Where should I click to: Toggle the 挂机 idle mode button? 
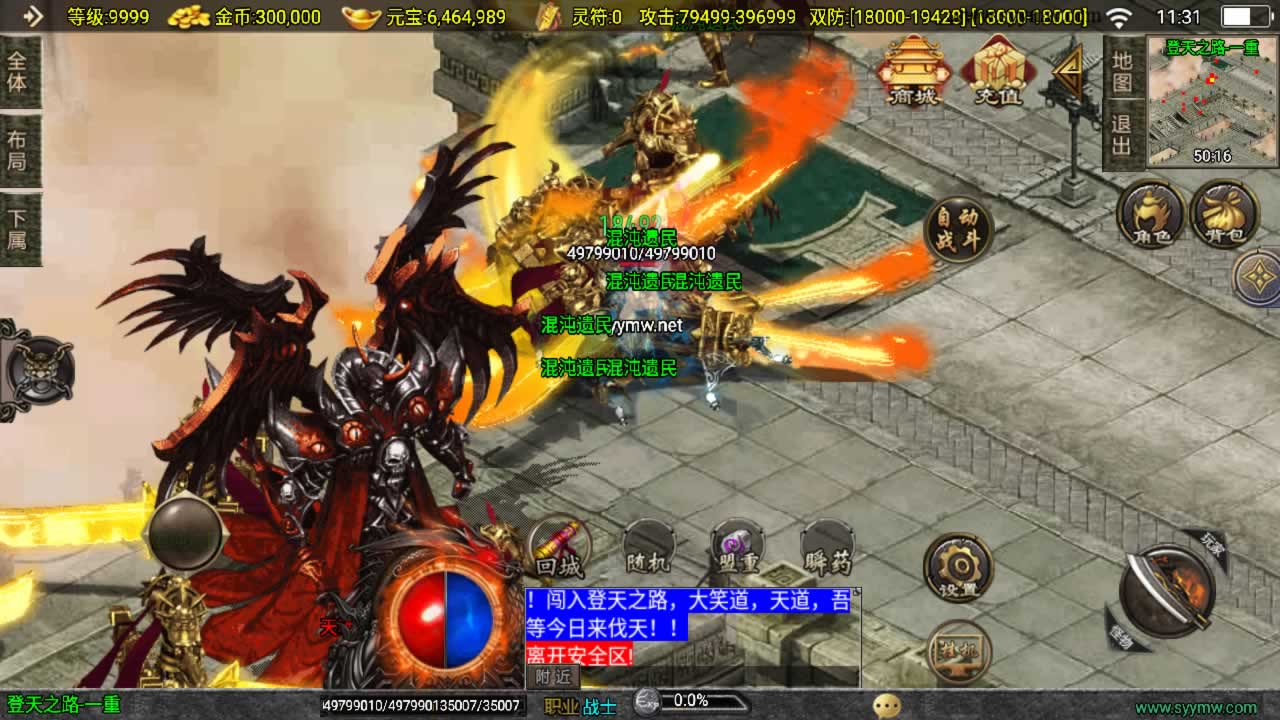coord(958,650)
